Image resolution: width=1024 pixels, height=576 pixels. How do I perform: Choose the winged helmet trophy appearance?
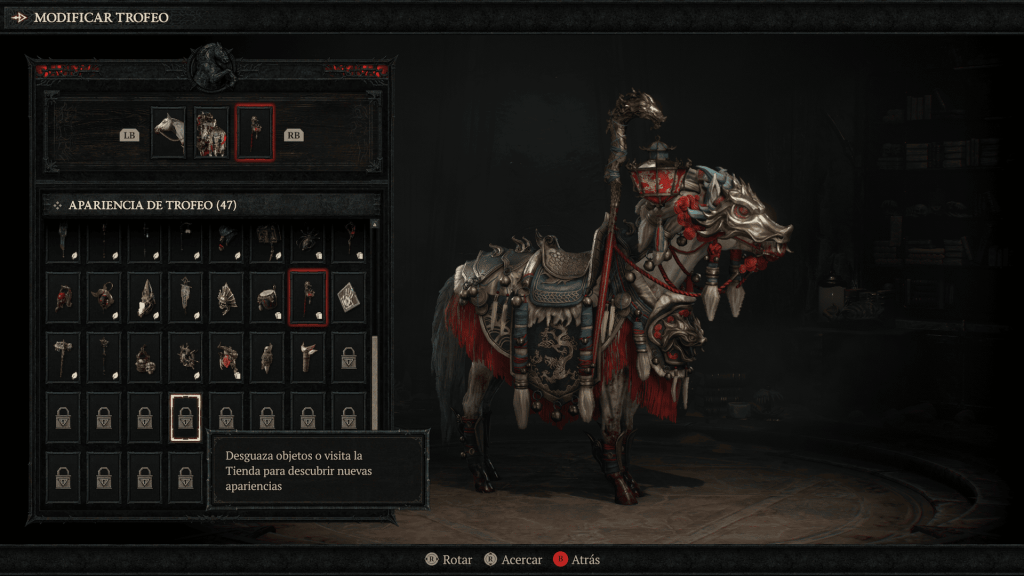[x=226, y=297]
